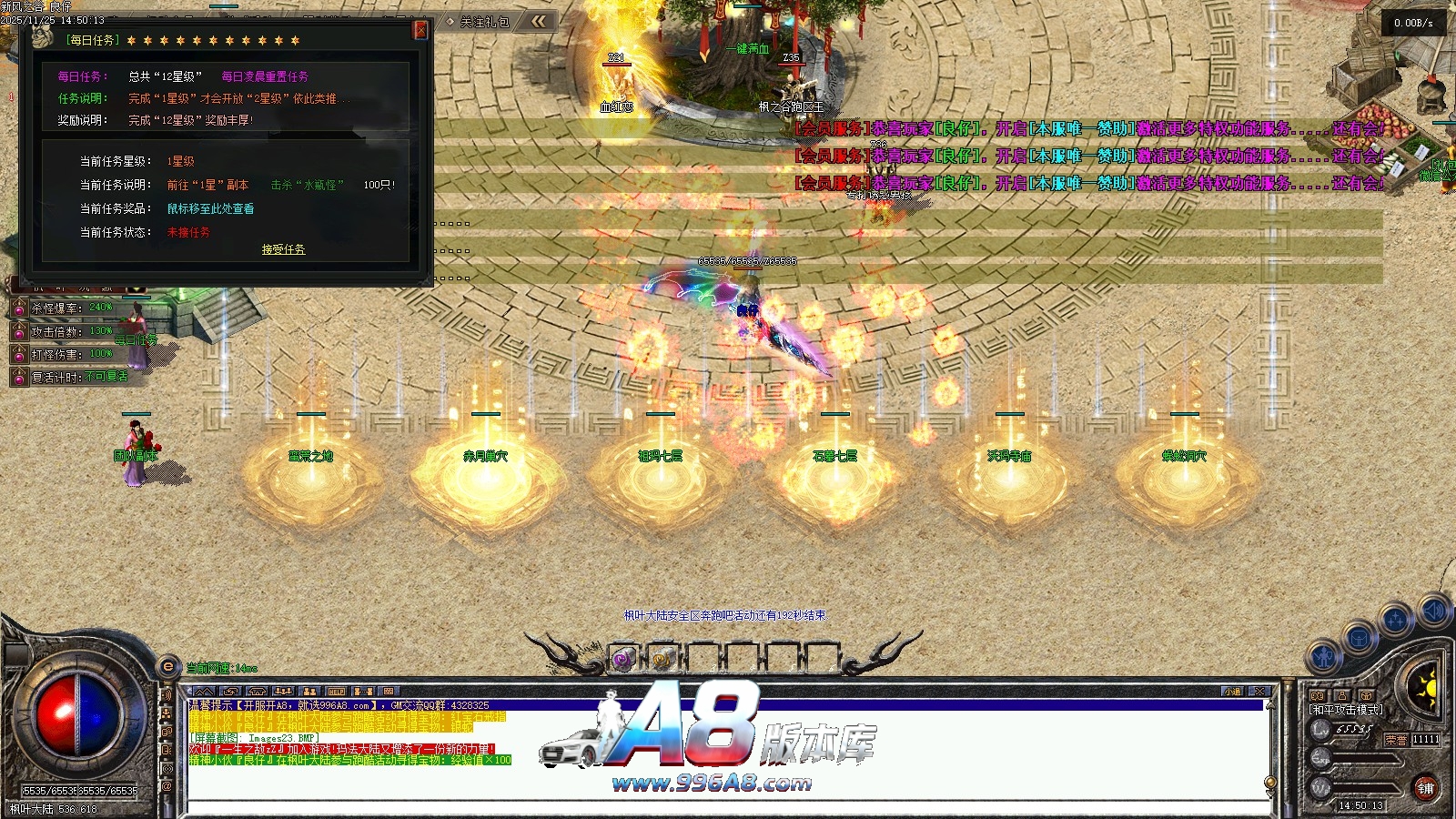This screenshot has height=819, width=1456.
Task: Accept the daily quest via 接受任务
Action: 283,249
